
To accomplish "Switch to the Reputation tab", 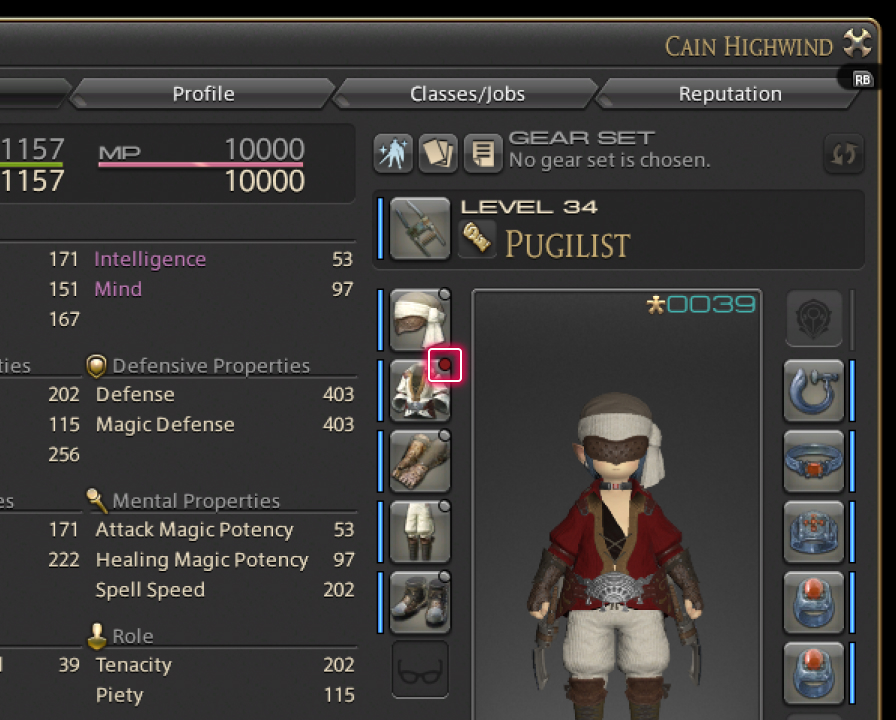I will (x=730, y=94).
